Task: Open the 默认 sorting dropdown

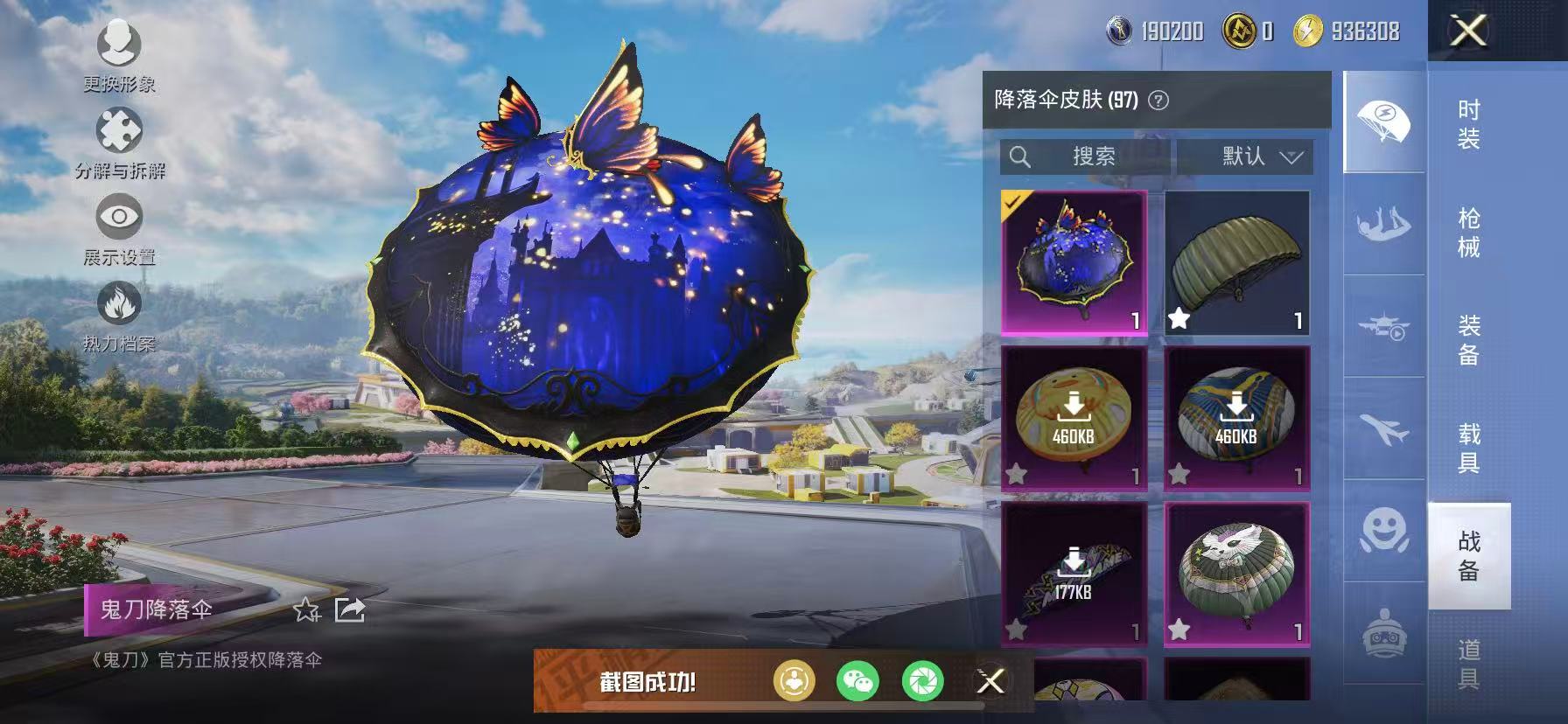Action: click(1253, 157)
